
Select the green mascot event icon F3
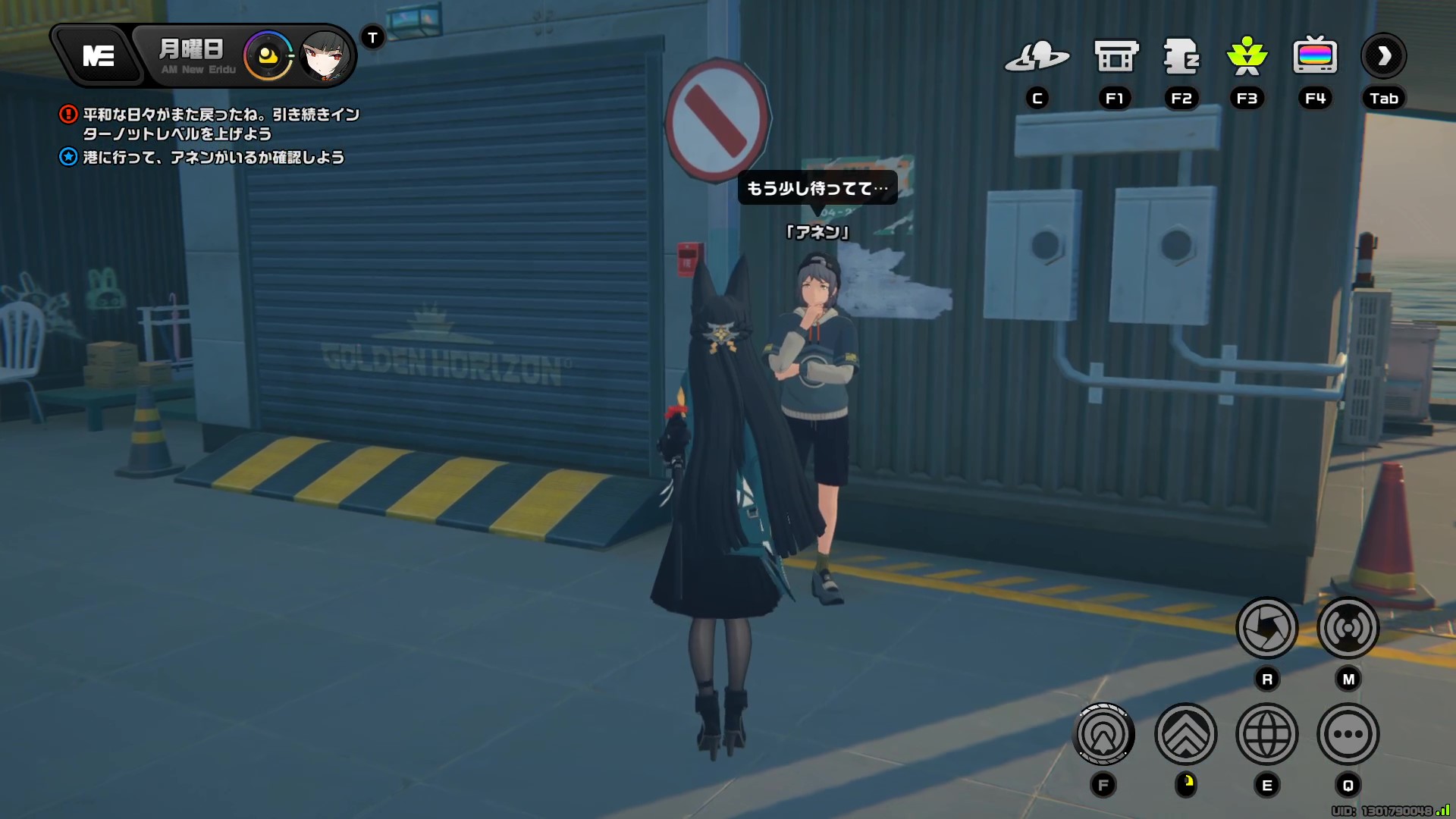(x=1247, y=57)
